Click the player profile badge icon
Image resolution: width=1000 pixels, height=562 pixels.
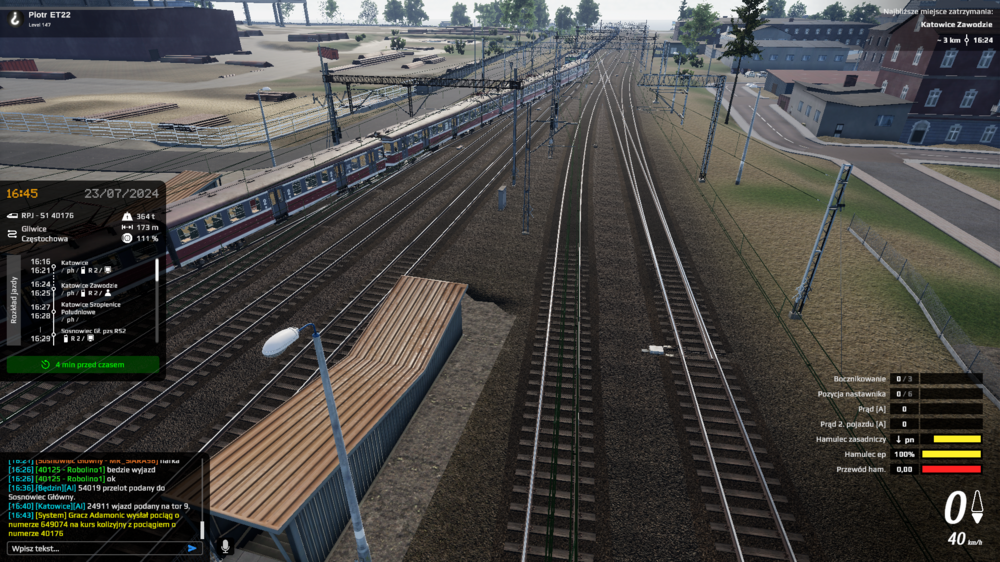coord(13,17)
